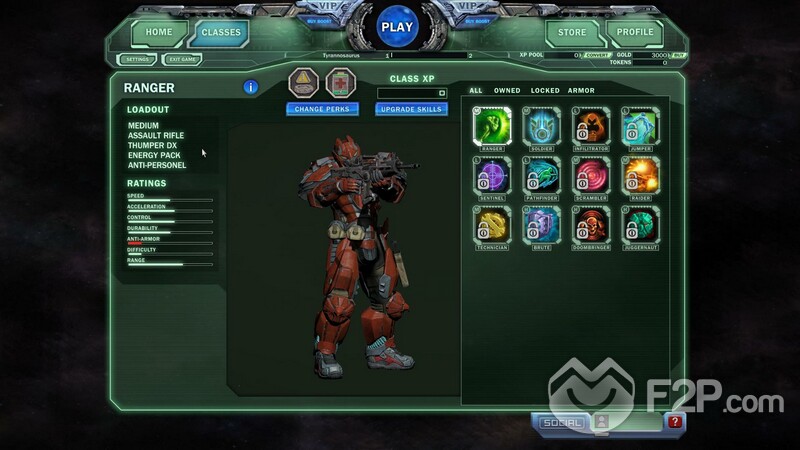The width and height of the screenshot is (800, 450).
Task: Open the Settings button
Action: coord(135,60)
